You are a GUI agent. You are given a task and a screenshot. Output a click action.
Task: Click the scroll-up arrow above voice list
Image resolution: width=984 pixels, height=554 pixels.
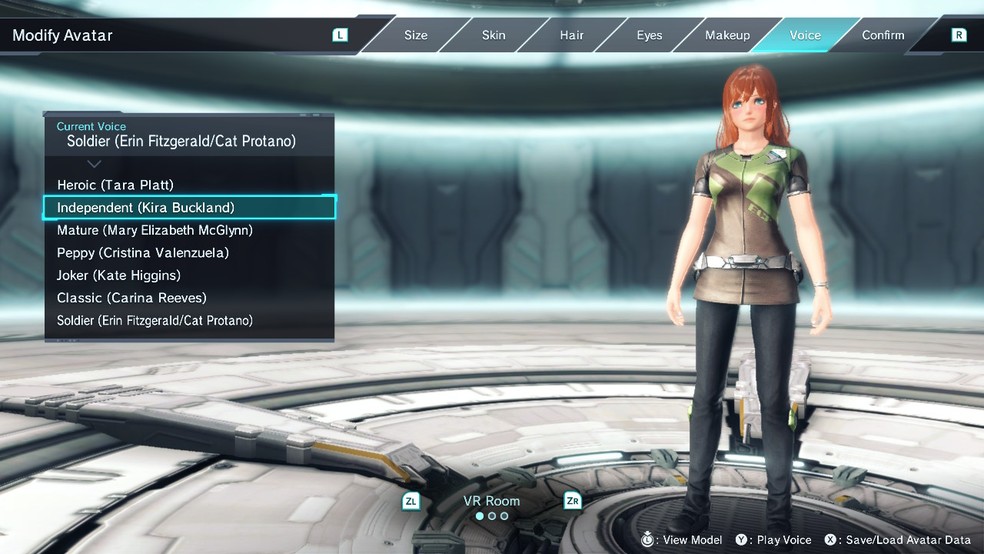pos(95,163)
